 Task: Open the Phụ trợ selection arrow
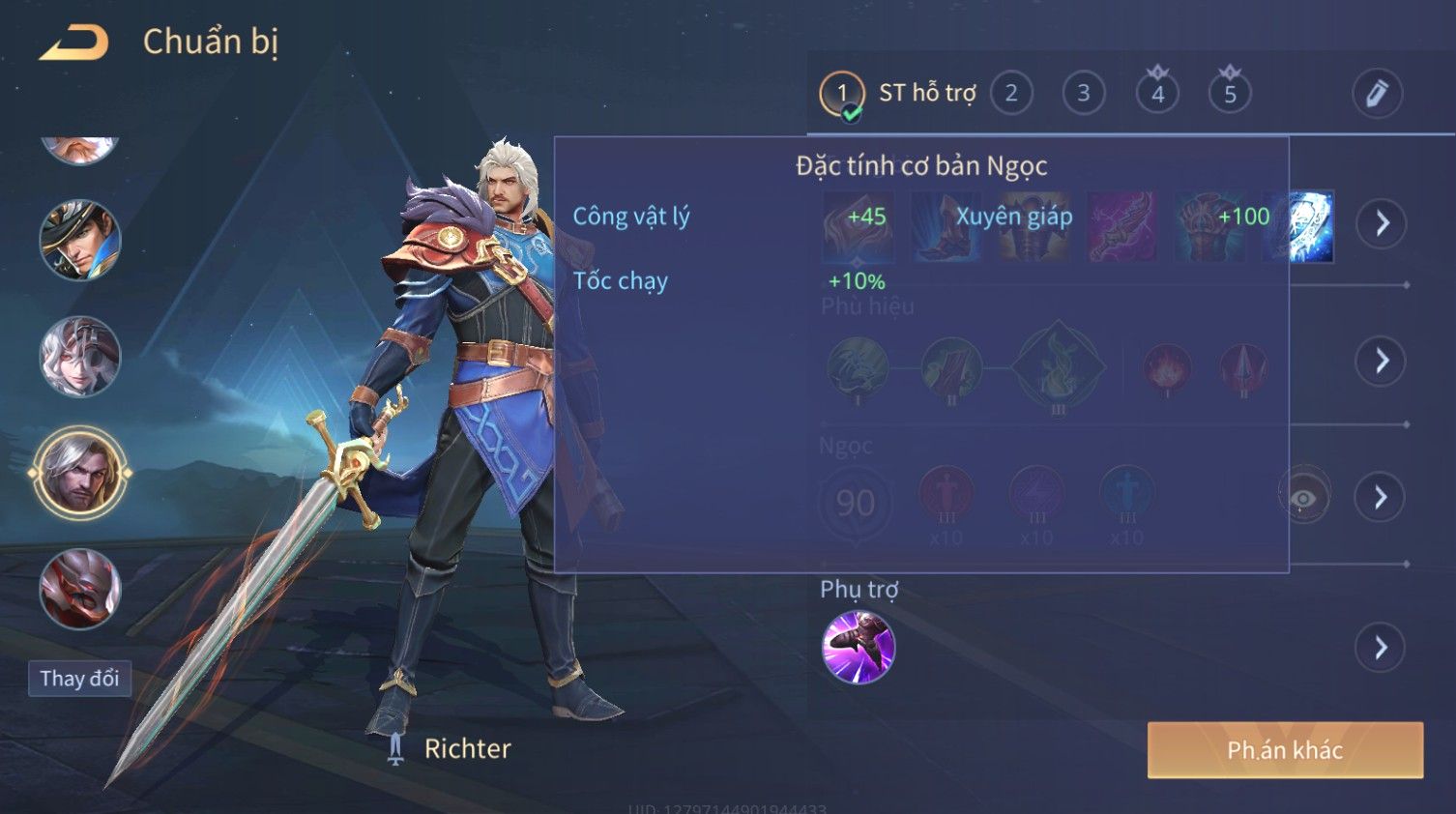(x=1382, y=648)
